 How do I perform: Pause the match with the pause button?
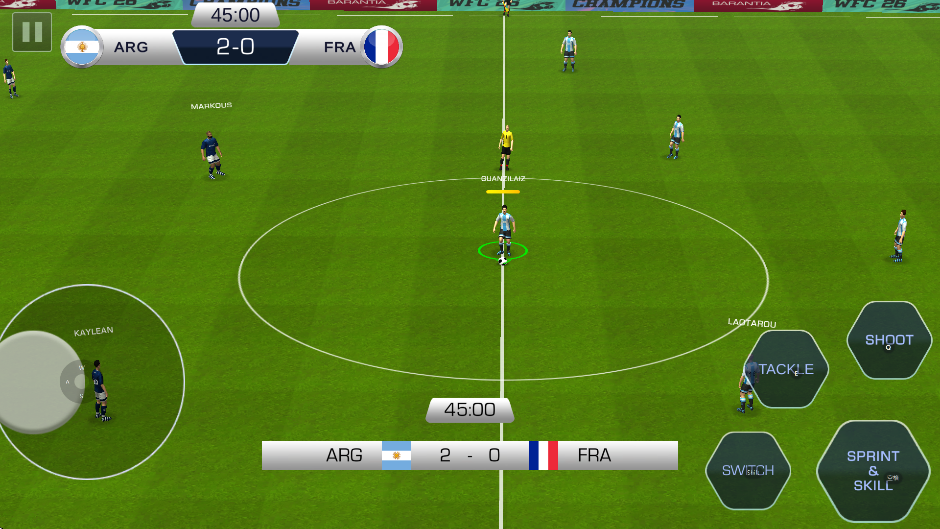[32, 32]
